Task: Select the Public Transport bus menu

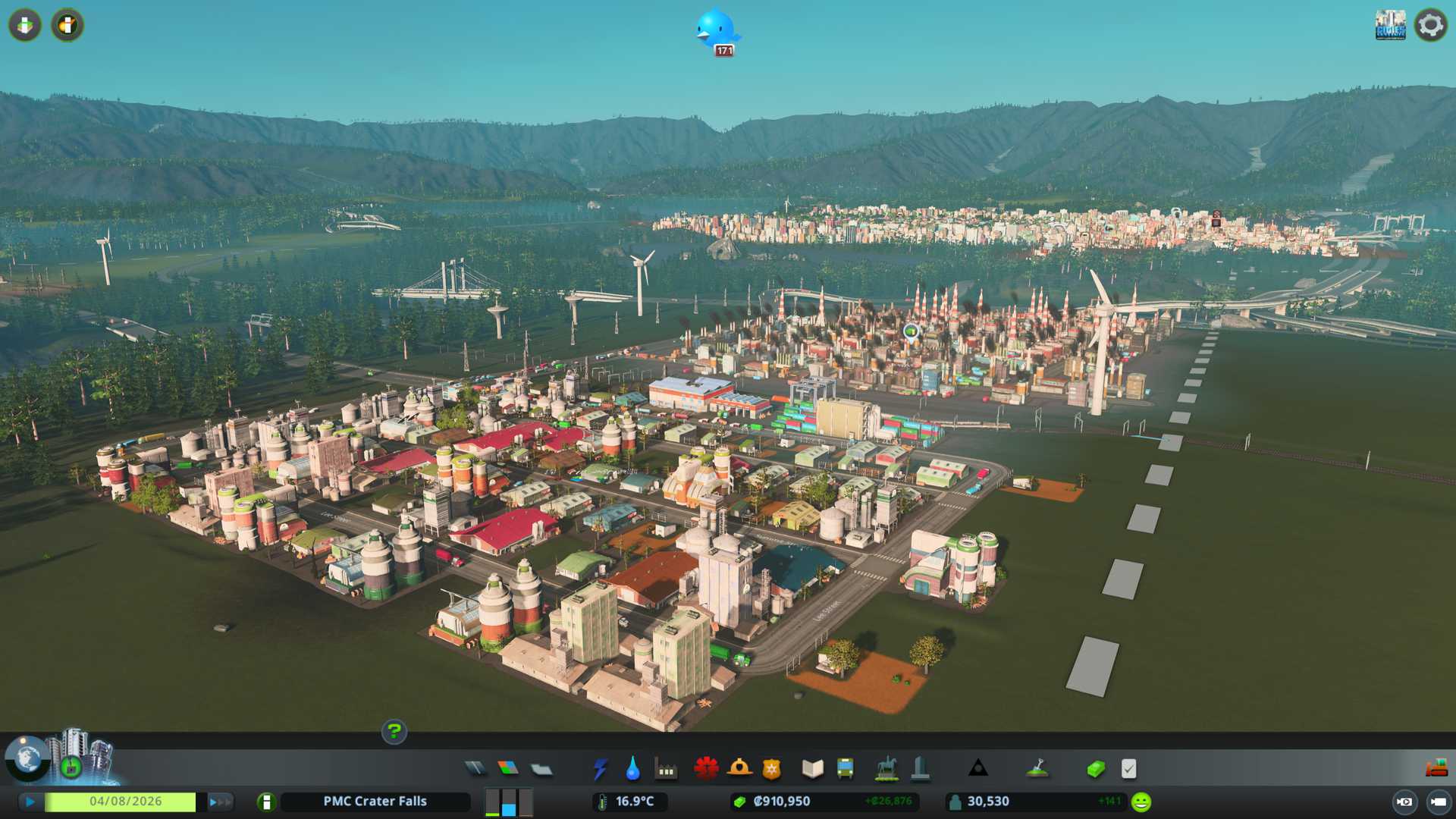Action: pyautogui.click(x=845, y=769)
